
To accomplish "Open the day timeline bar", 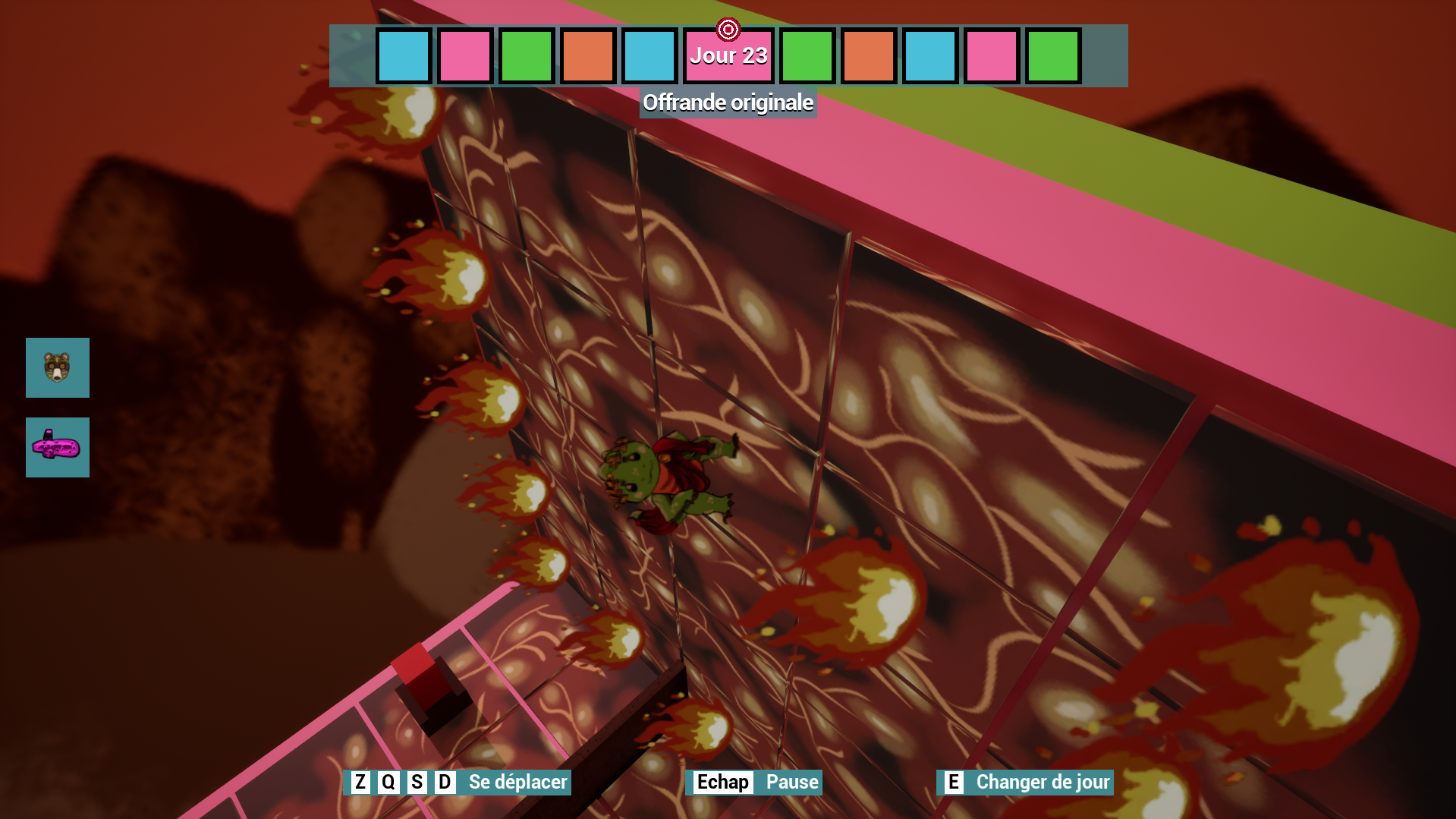I will pyautogui.click(x=728, y=55).
